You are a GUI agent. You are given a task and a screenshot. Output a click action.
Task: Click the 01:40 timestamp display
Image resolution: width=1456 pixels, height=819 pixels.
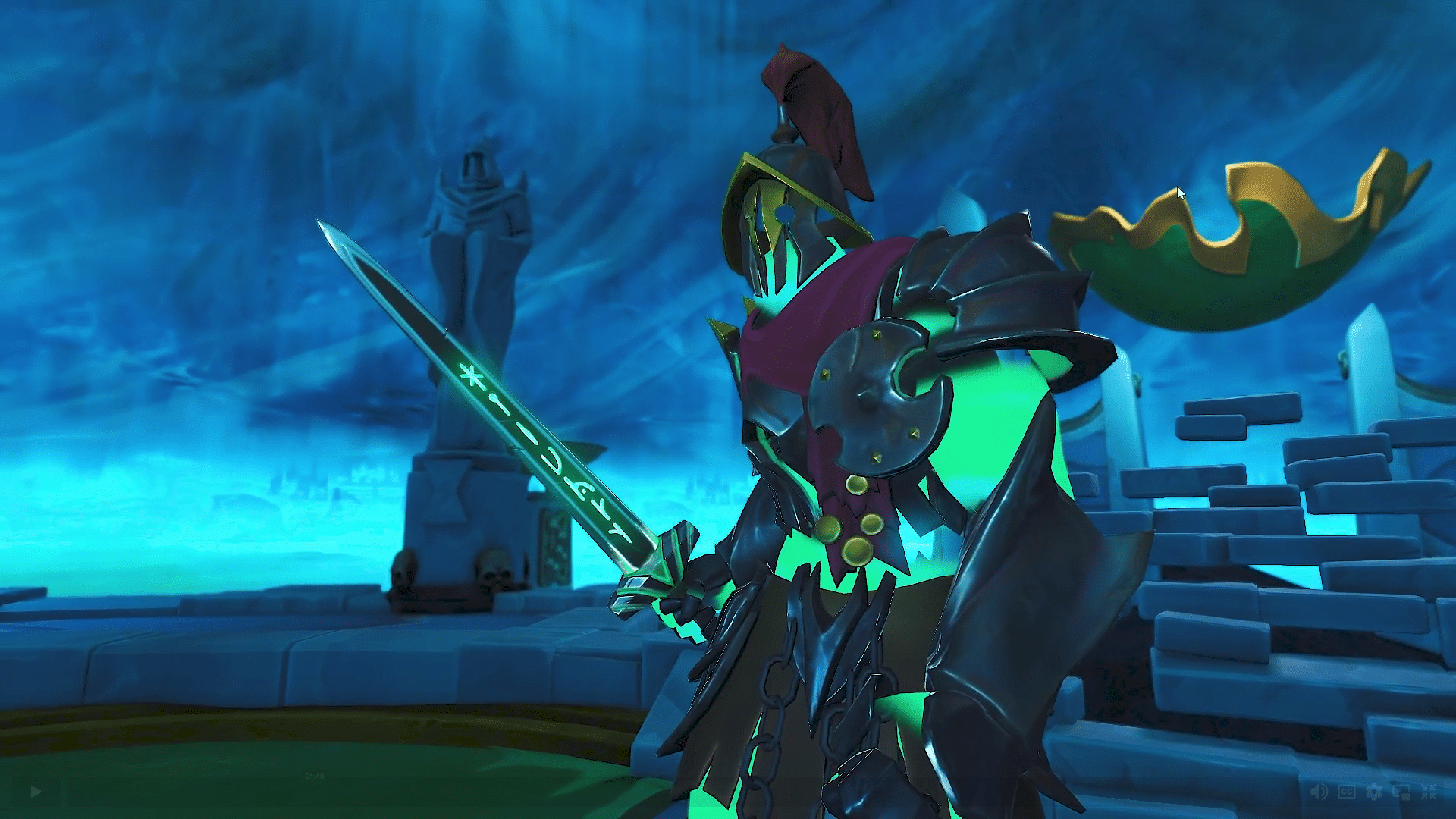(314, 777)
